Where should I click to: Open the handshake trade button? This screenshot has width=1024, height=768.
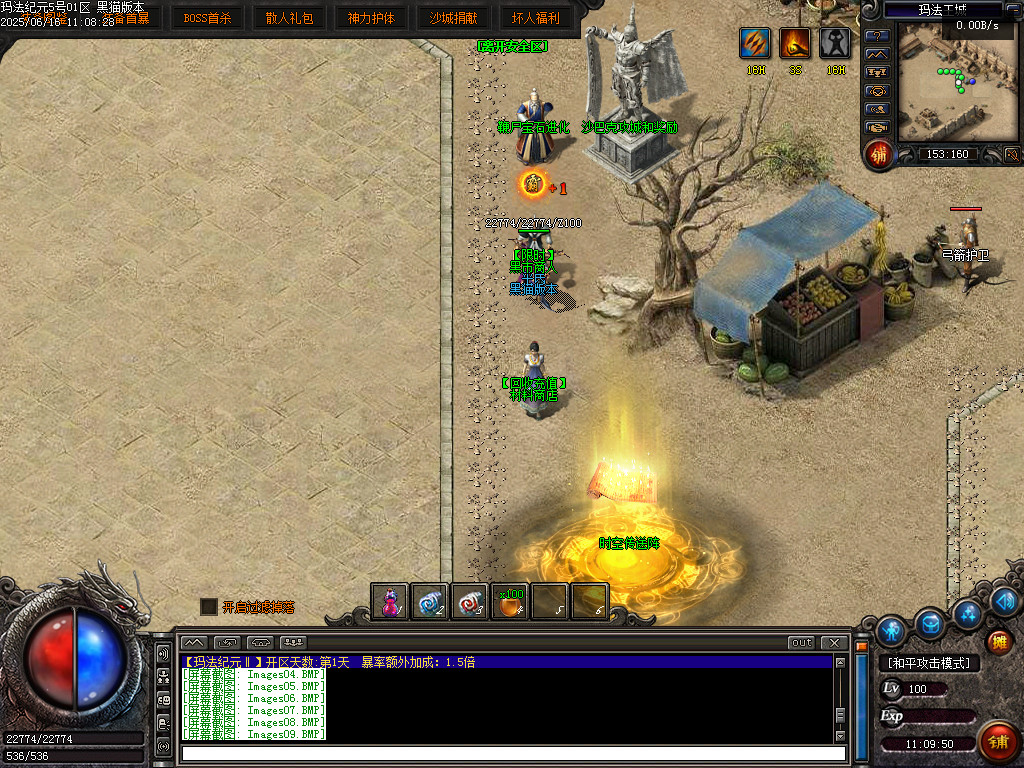[877, 127]
